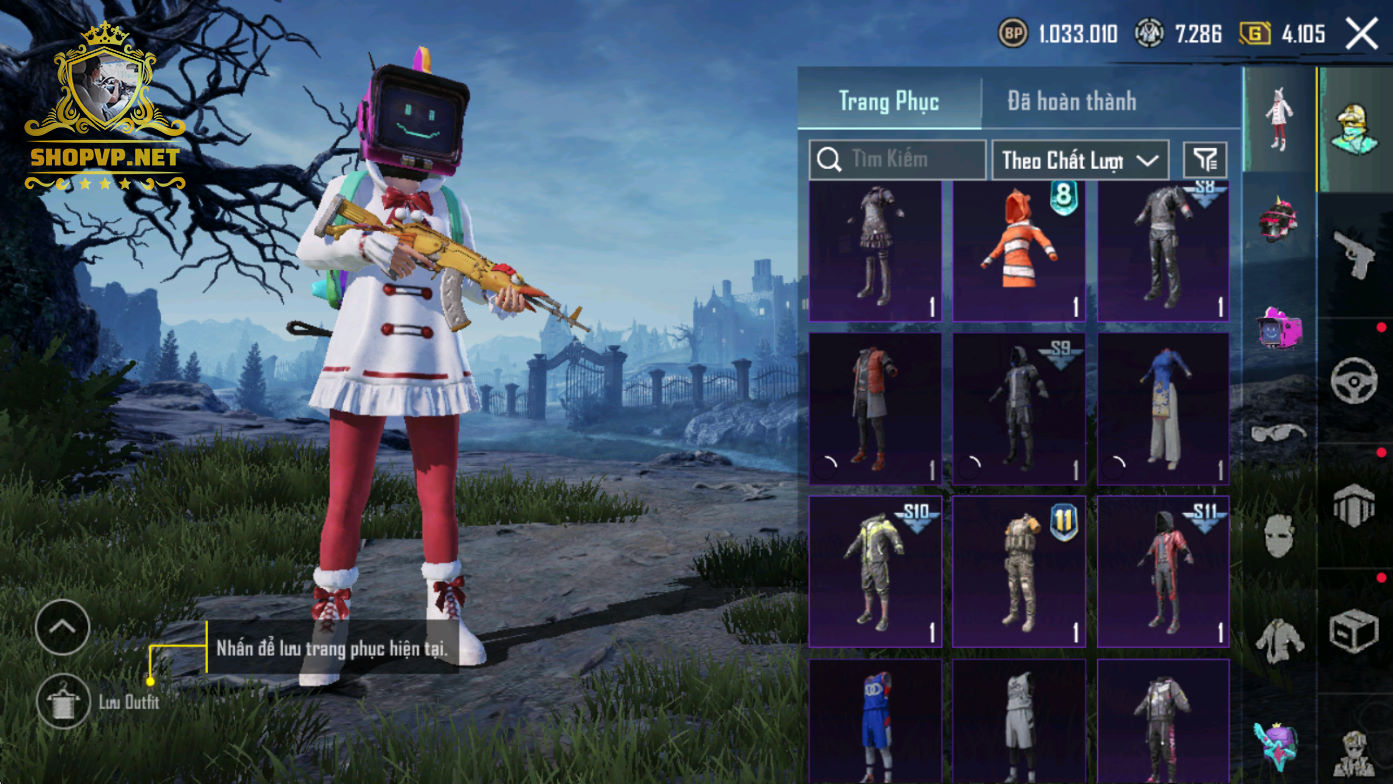Select the S11 red hooded outfit
The height and width of the screenshot is (784, 1393).
pos(1163,572)
